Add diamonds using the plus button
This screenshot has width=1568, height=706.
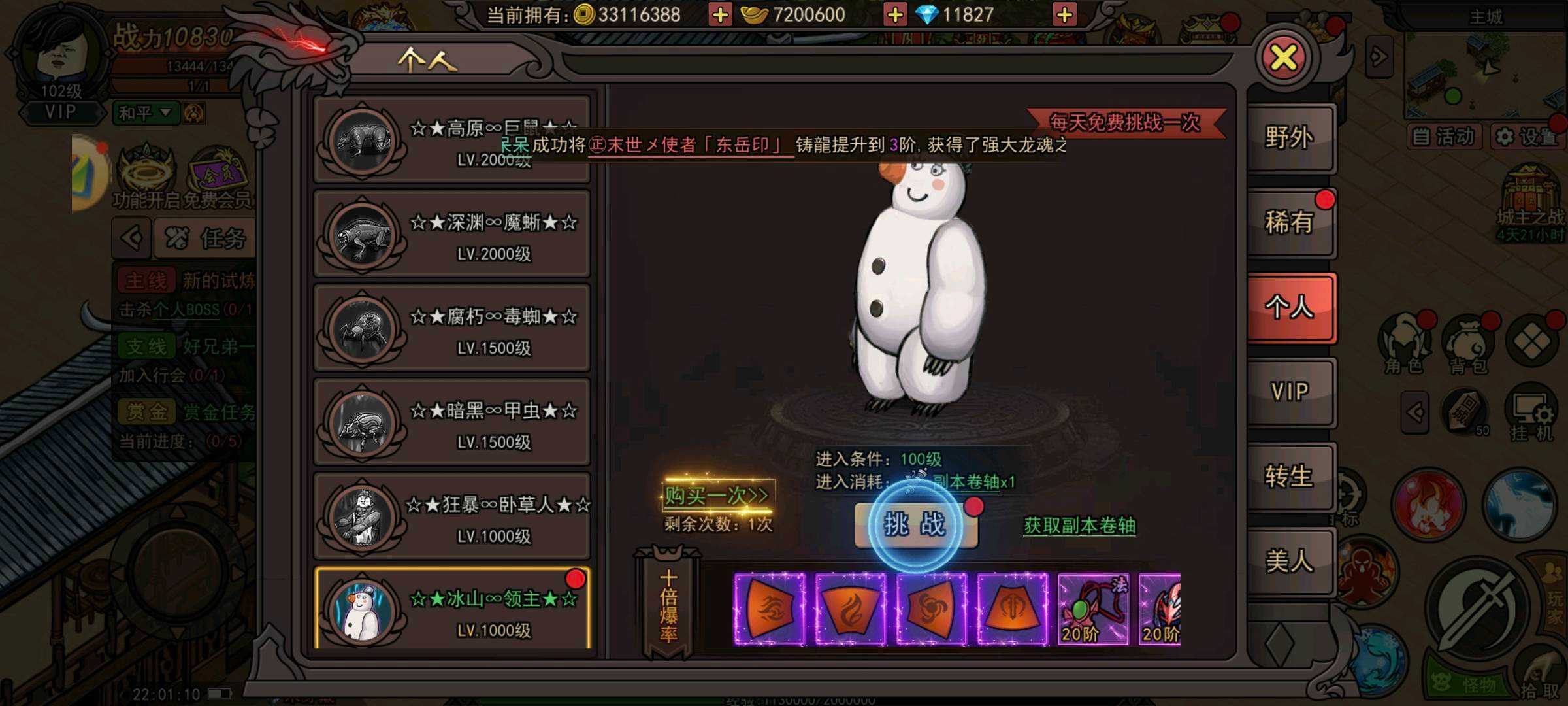point(1064,14)
